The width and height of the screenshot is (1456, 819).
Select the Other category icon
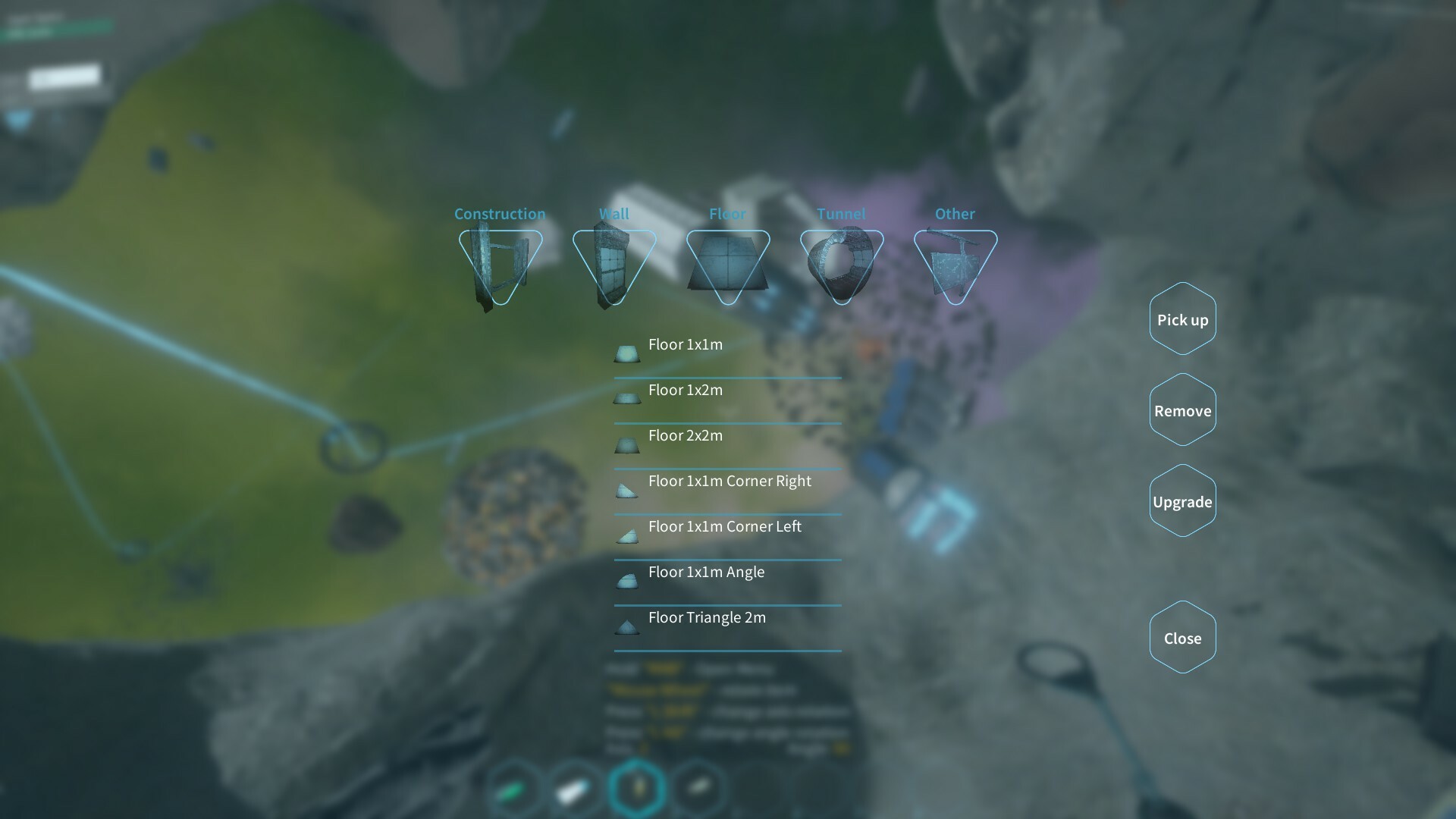955,262
